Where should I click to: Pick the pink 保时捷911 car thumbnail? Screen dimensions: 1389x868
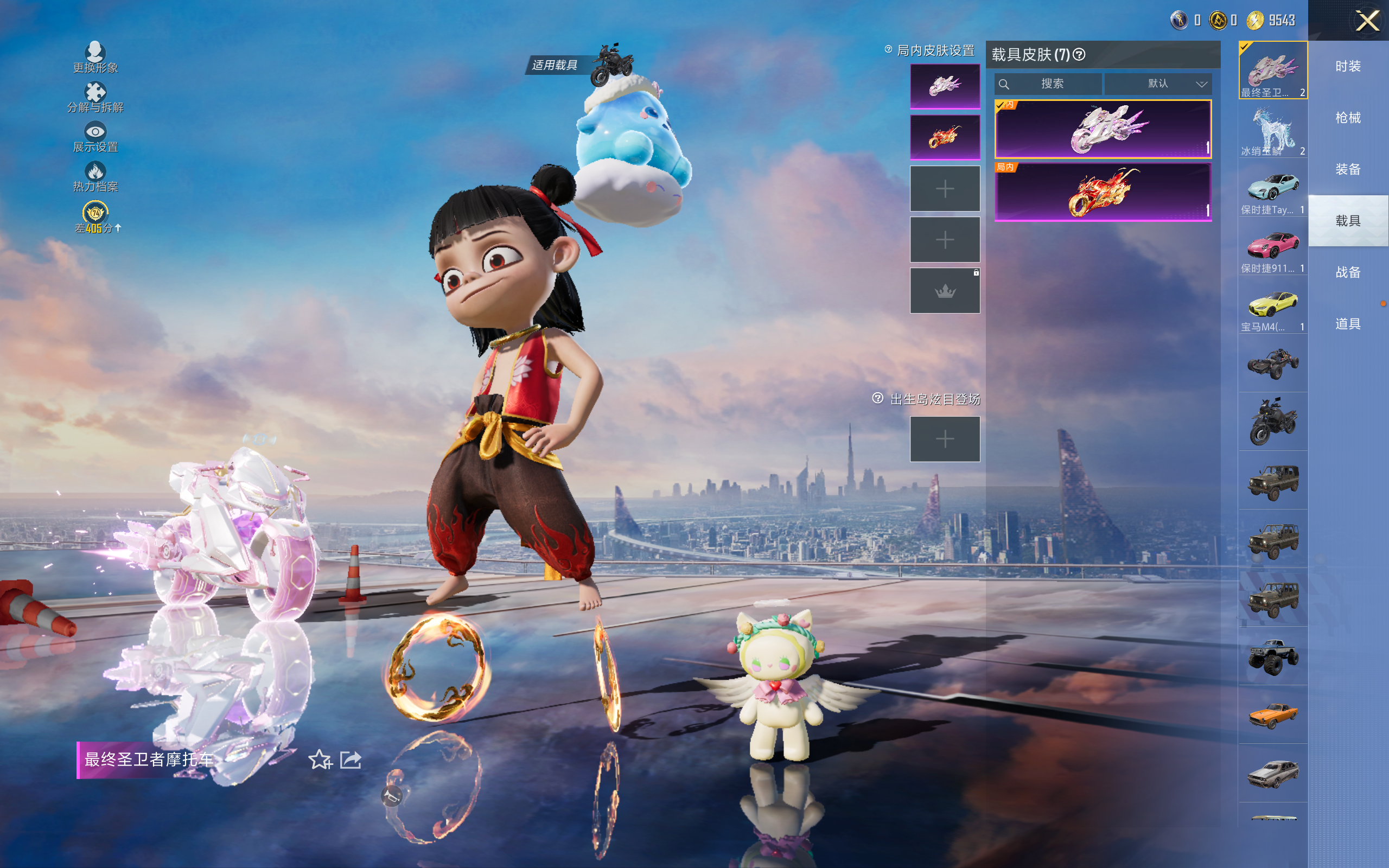(x=1272, y=248)
